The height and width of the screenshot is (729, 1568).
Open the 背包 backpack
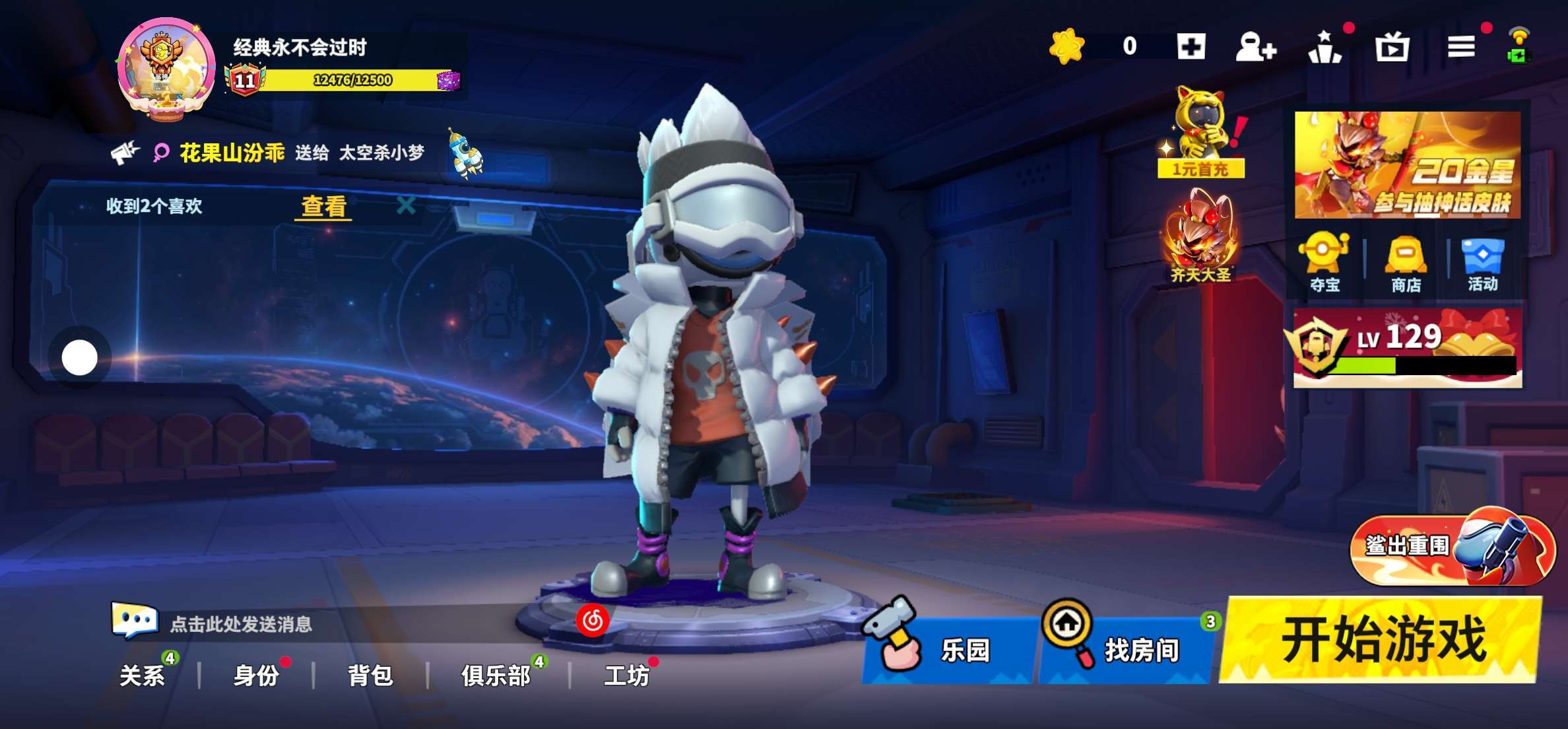tap(370, 675)
